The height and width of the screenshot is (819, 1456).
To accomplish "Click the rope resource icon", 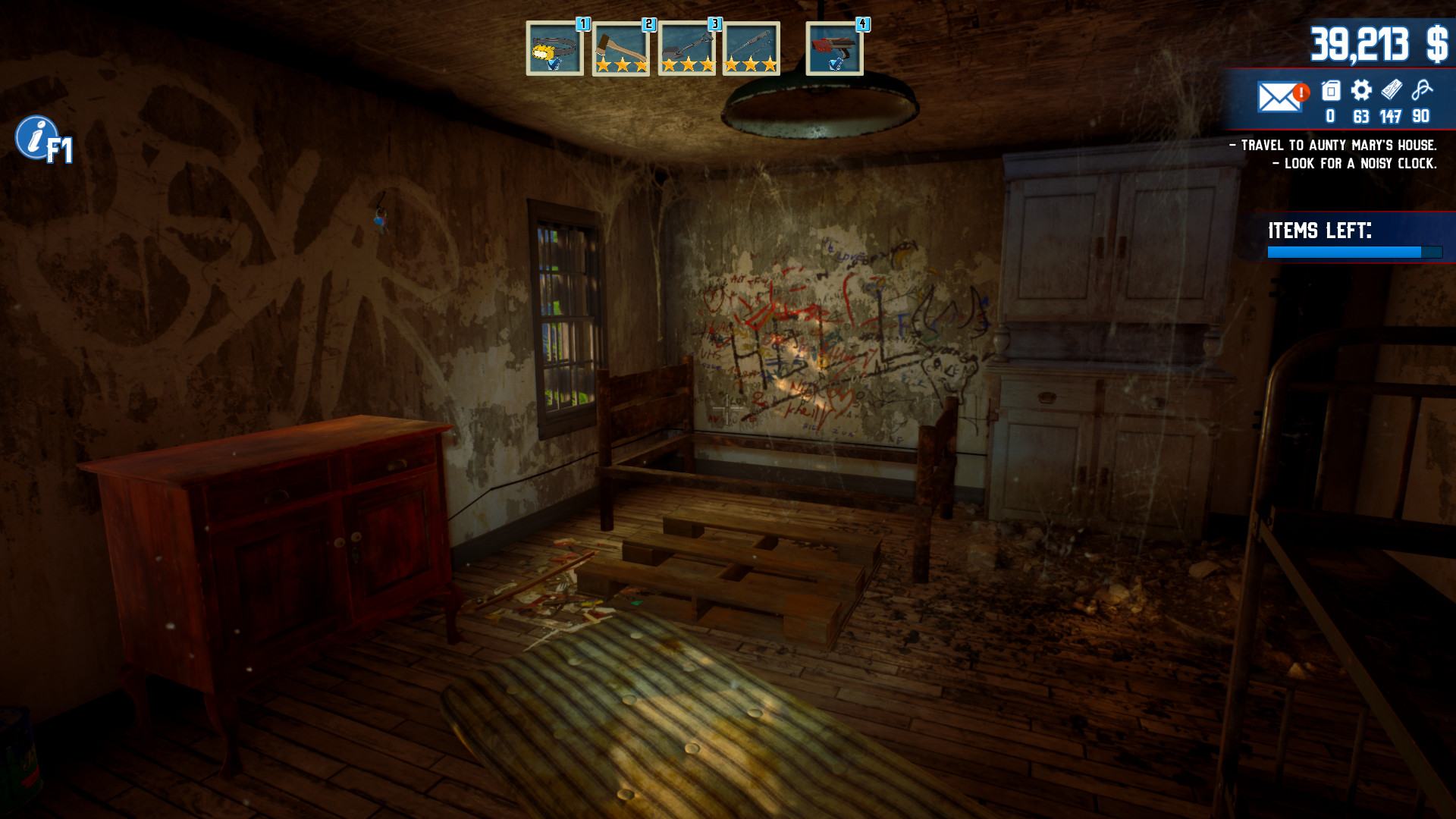I will click(1422, 91).
